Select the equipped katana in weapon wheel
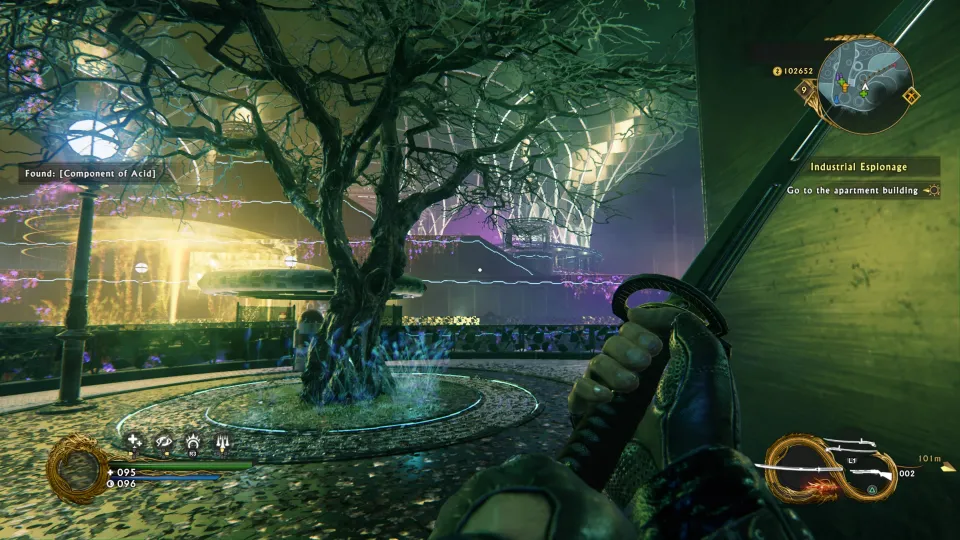The height and width of the screenshot is (540, 960). point(815,469)
